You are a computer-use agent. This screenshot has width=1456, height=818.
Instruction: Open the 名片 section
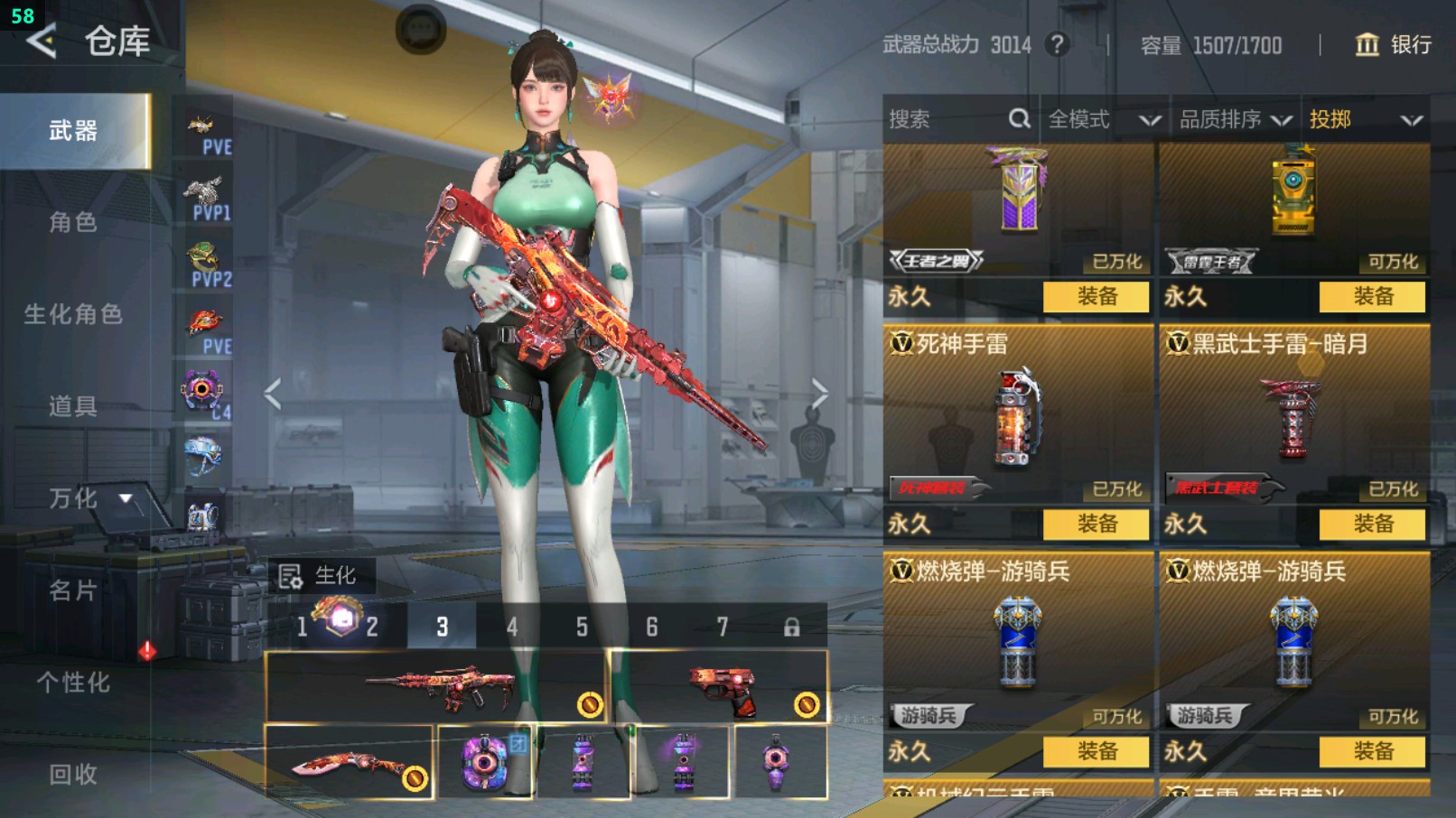tap(73, 590)
